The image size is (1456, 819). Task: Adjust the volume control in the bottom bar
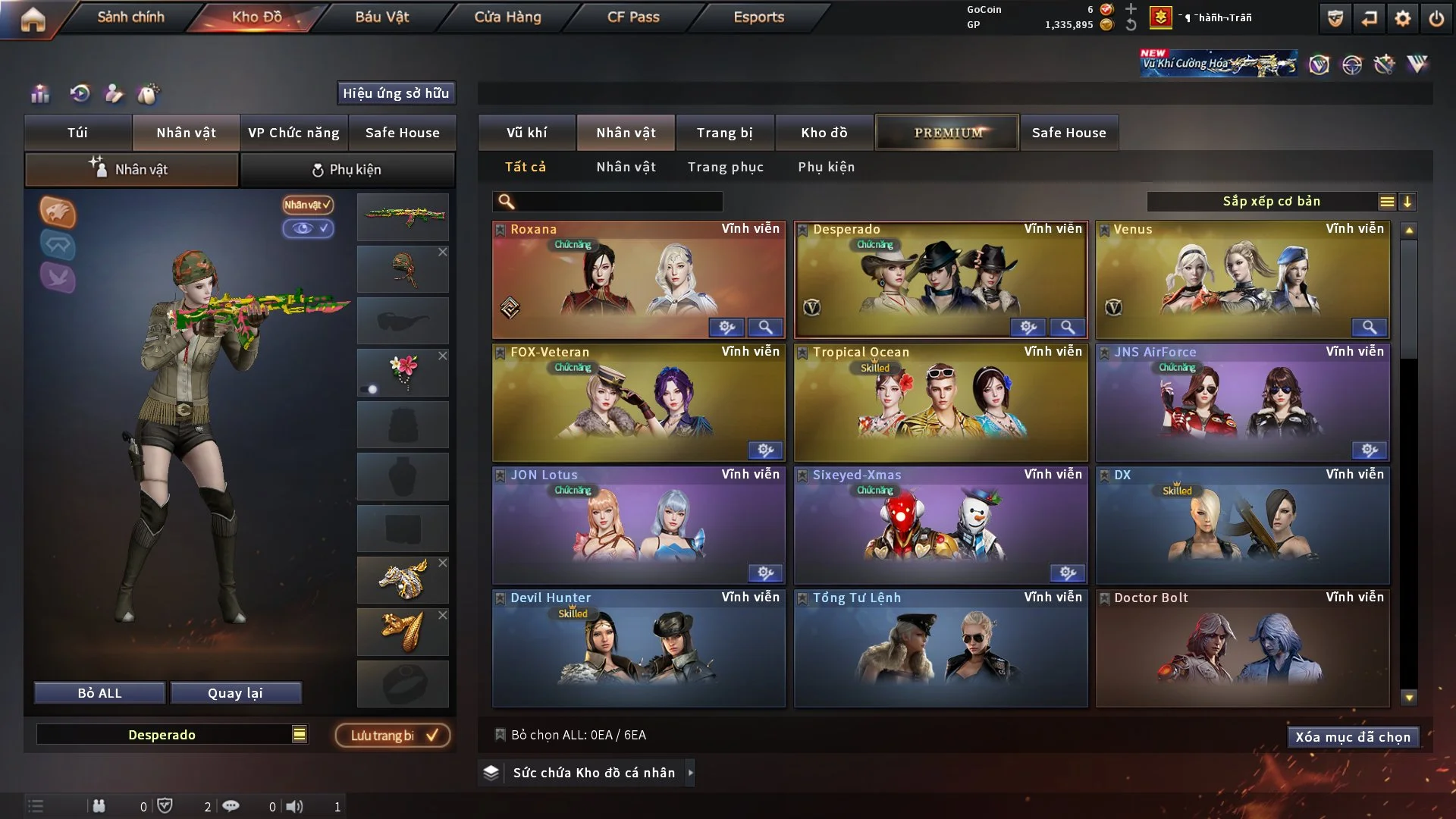tap(296, 806)
